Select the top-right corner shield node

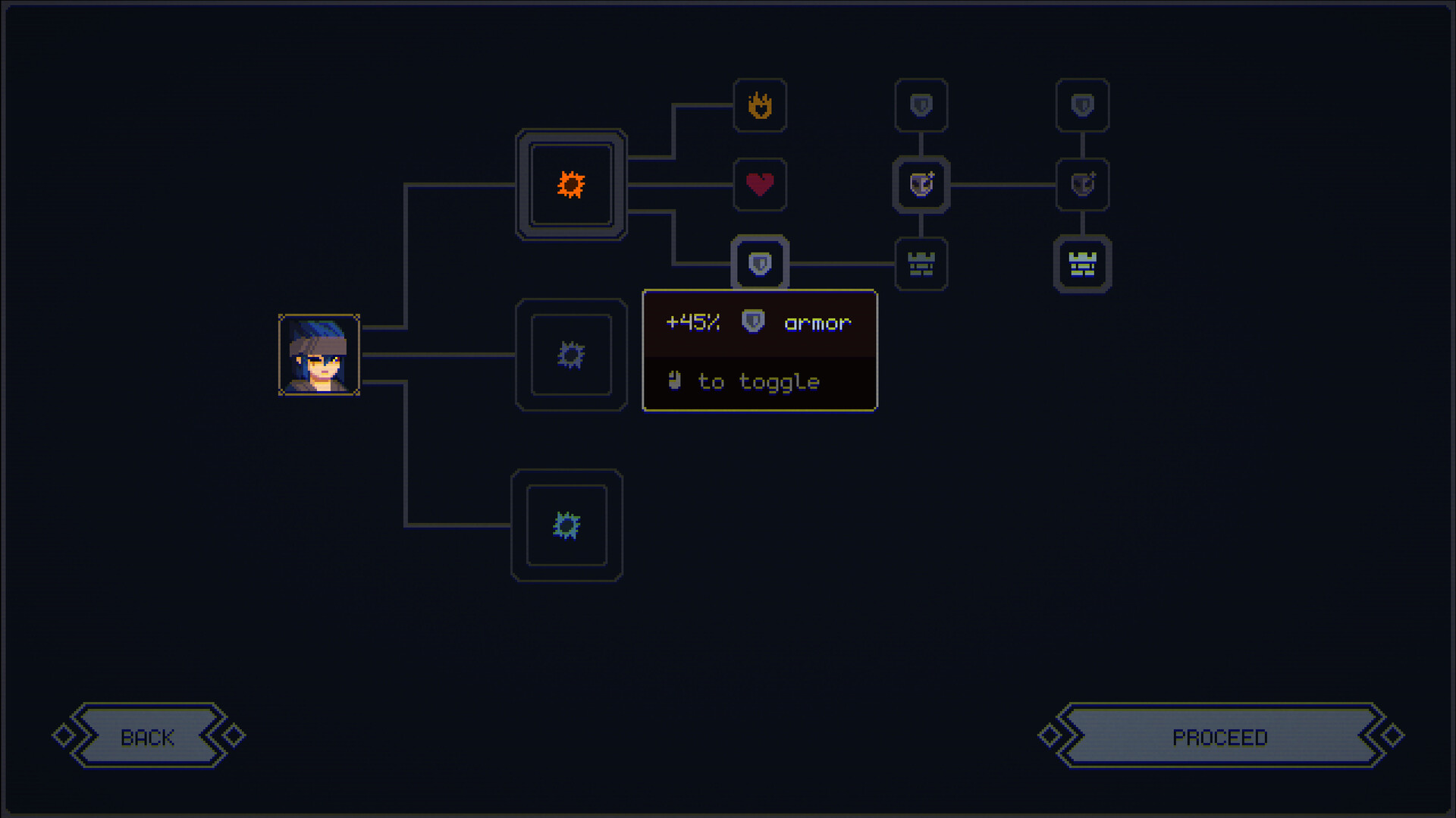point(1082,106)
